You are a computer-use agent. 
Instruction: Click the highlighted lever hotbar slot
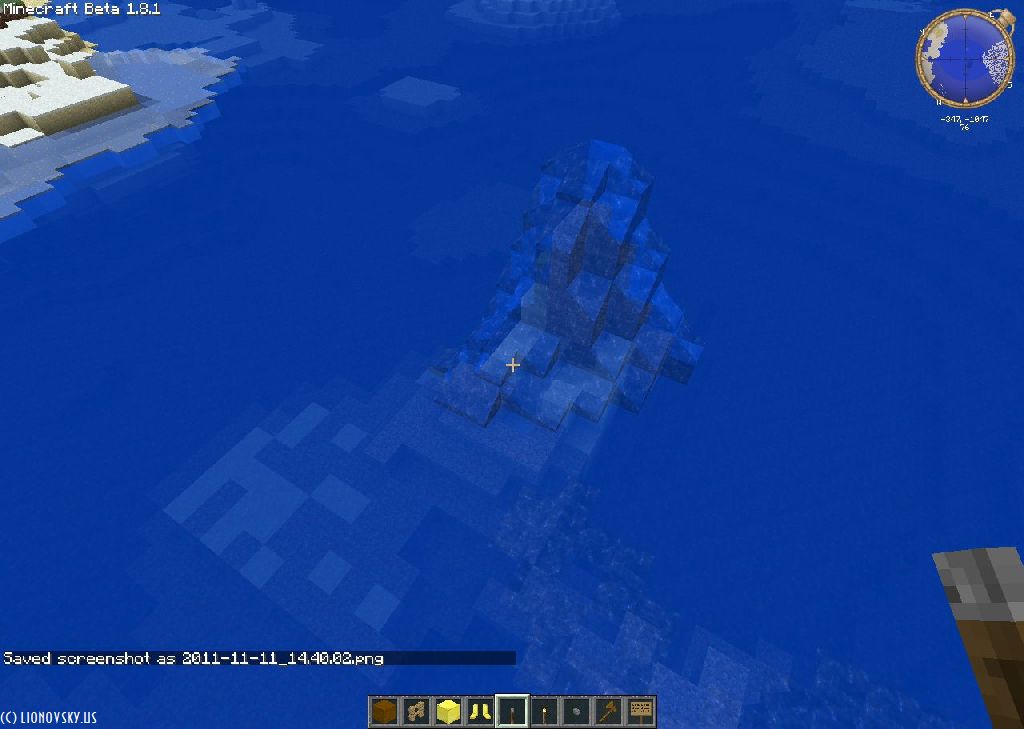(512, 712)
